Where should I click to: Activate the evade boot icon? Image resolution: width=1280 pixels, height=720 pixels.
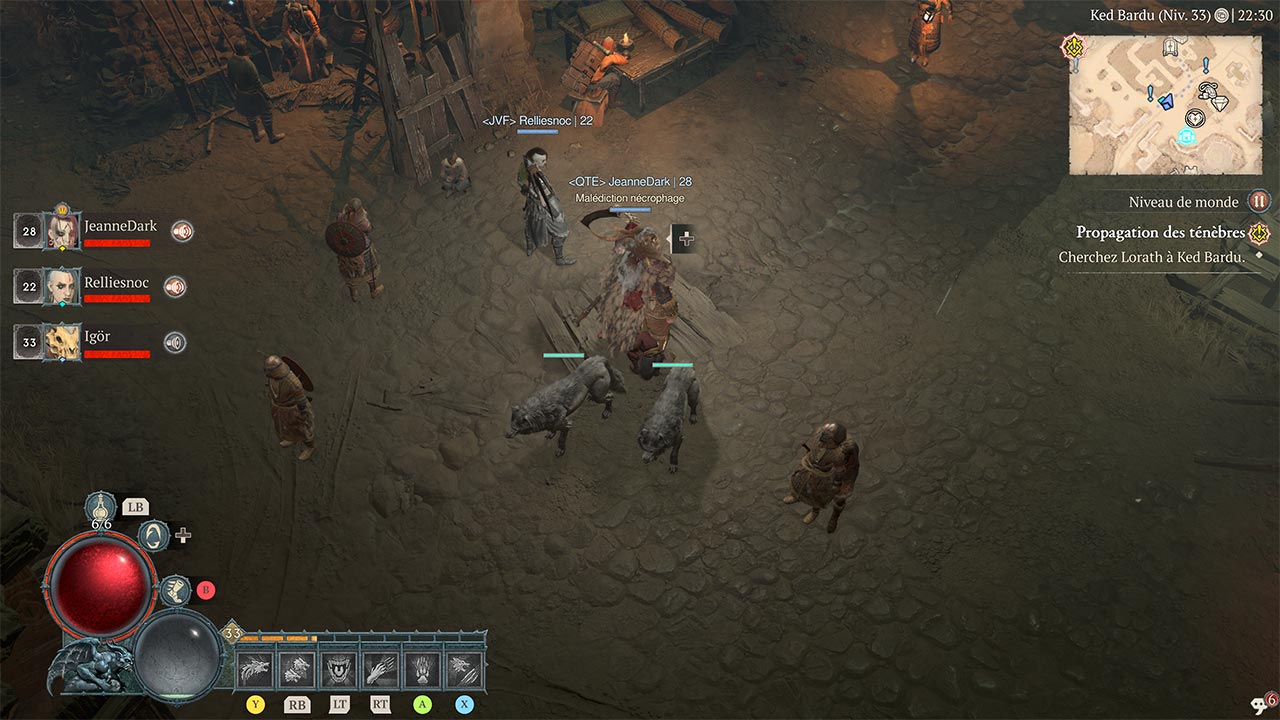tap(176, 590)
